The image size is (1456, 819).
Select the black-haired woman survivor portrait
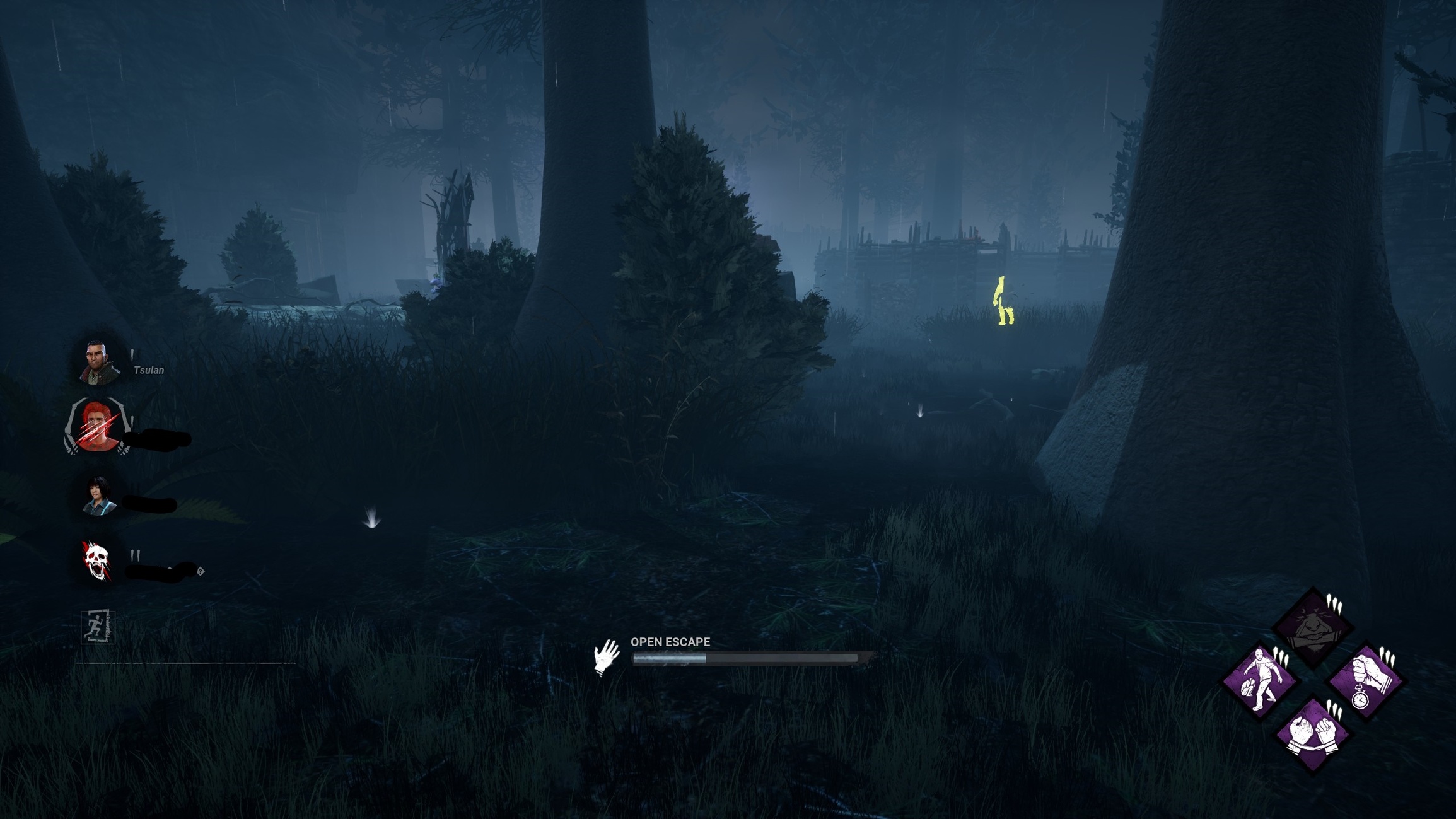99,496
